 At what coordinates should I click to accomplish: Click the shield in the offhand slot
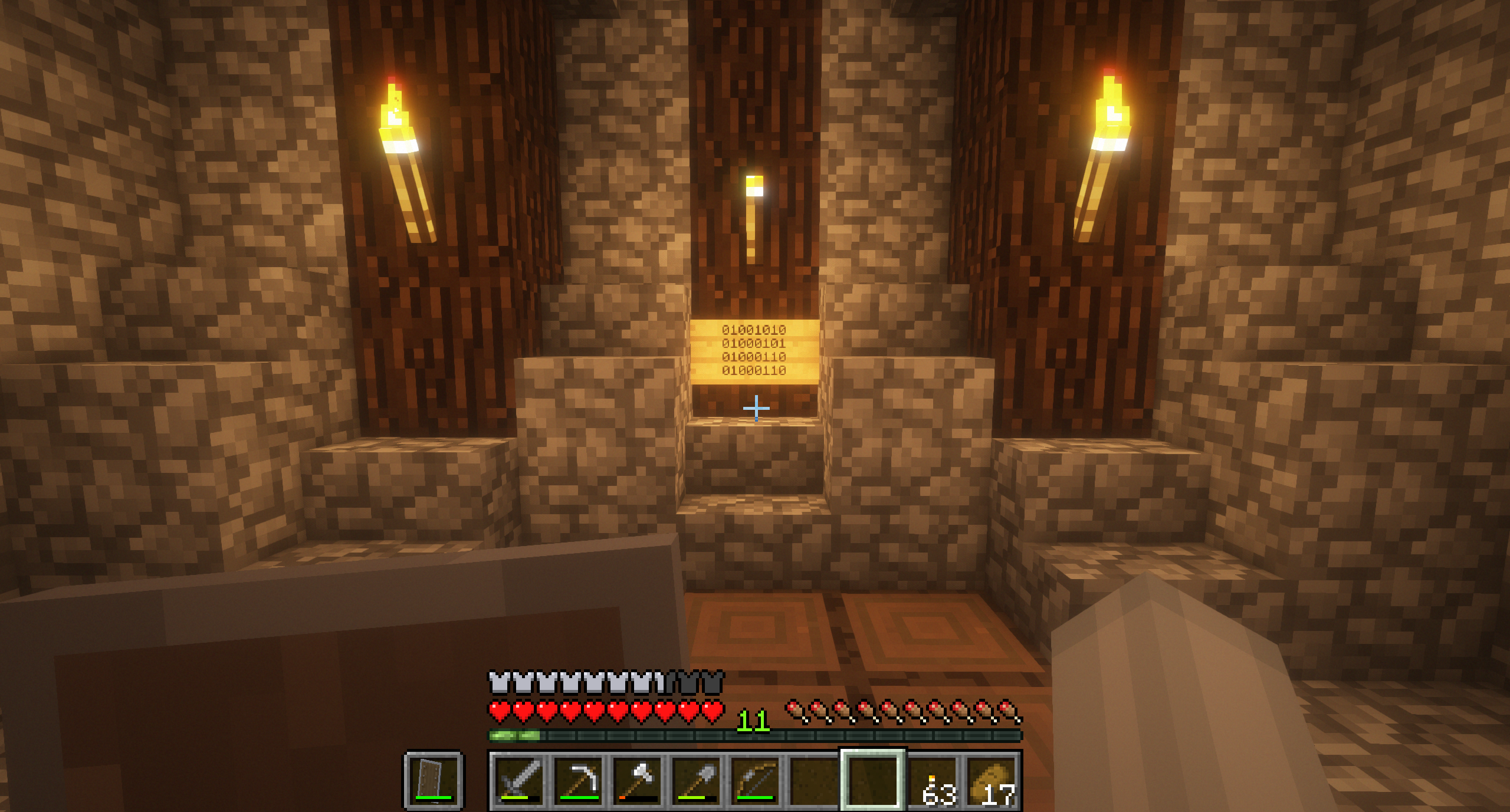click(434, 780)
